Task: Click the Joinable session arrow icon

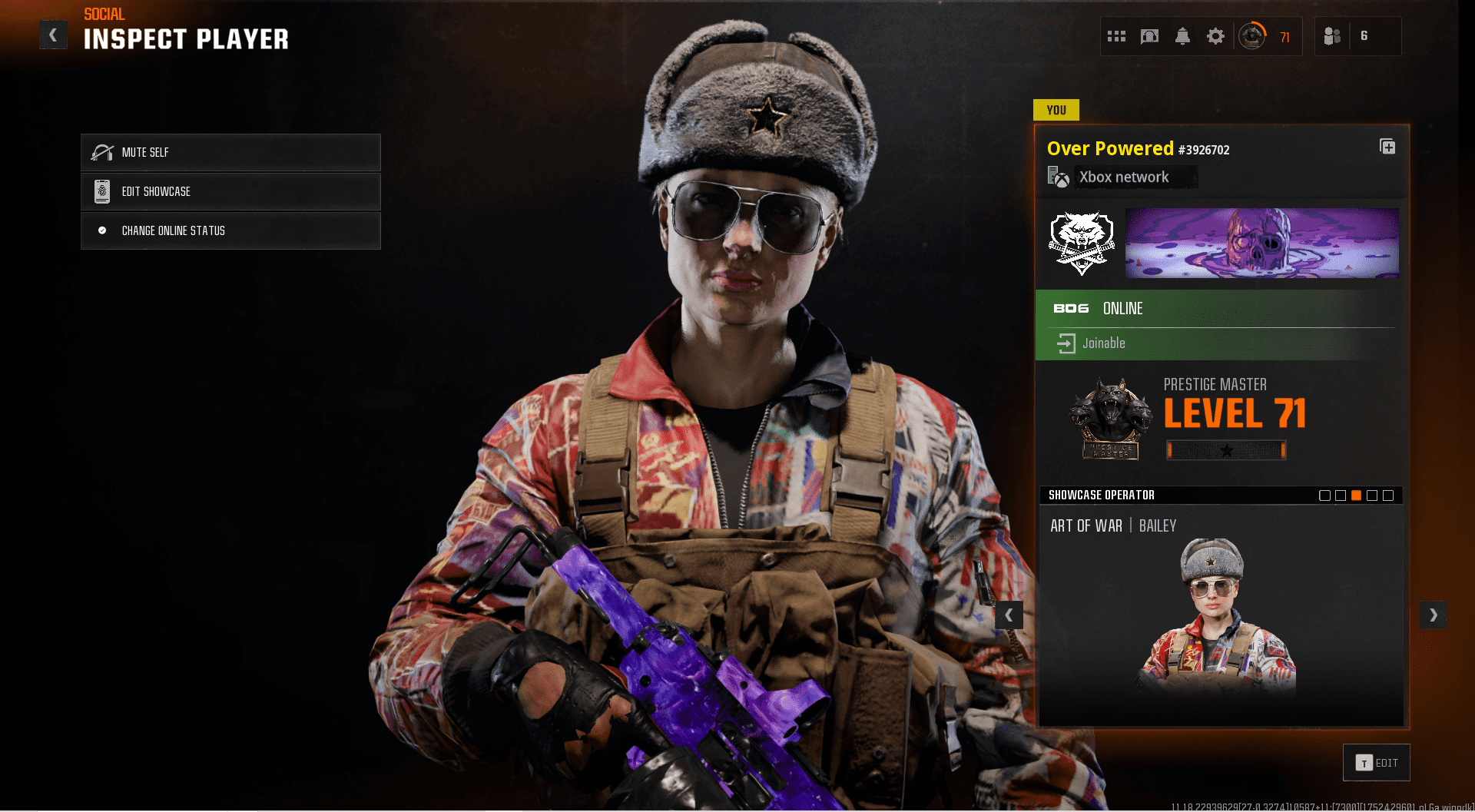Action: point(1067,343)
